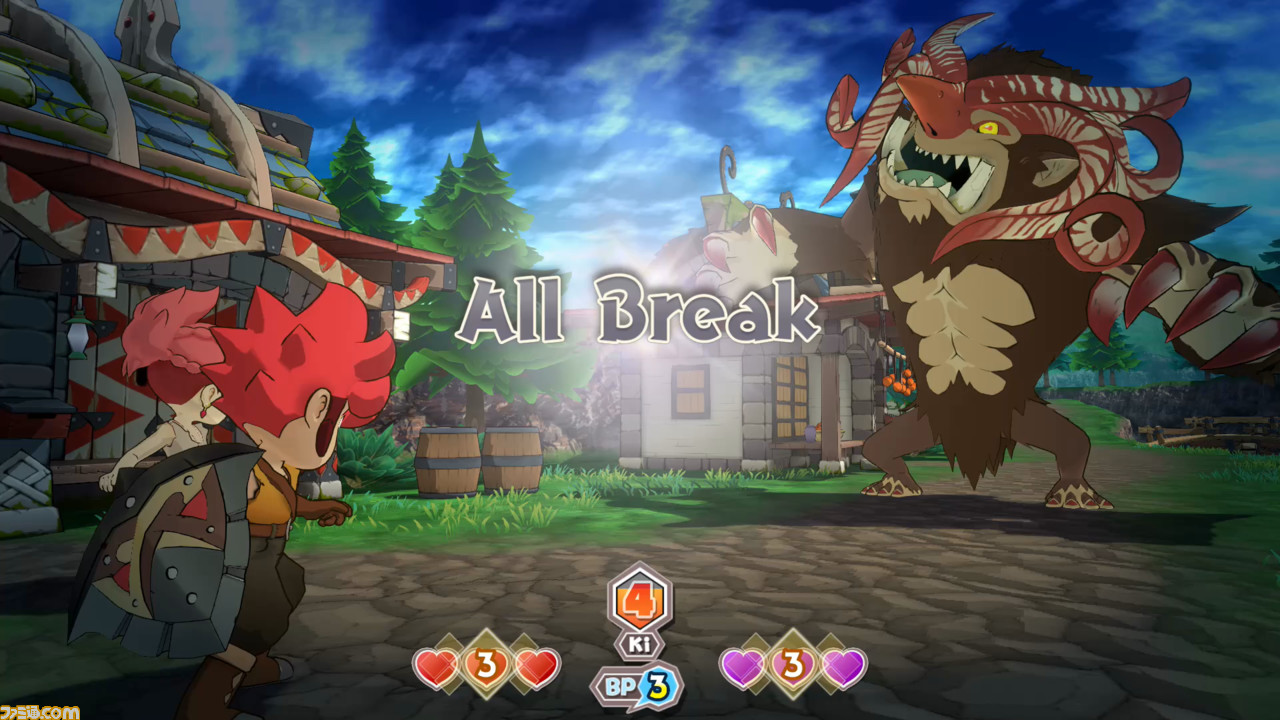1280x720 pixels.
Task: Open the hanging sign hook above the house
Action: [x=727, y=165]
